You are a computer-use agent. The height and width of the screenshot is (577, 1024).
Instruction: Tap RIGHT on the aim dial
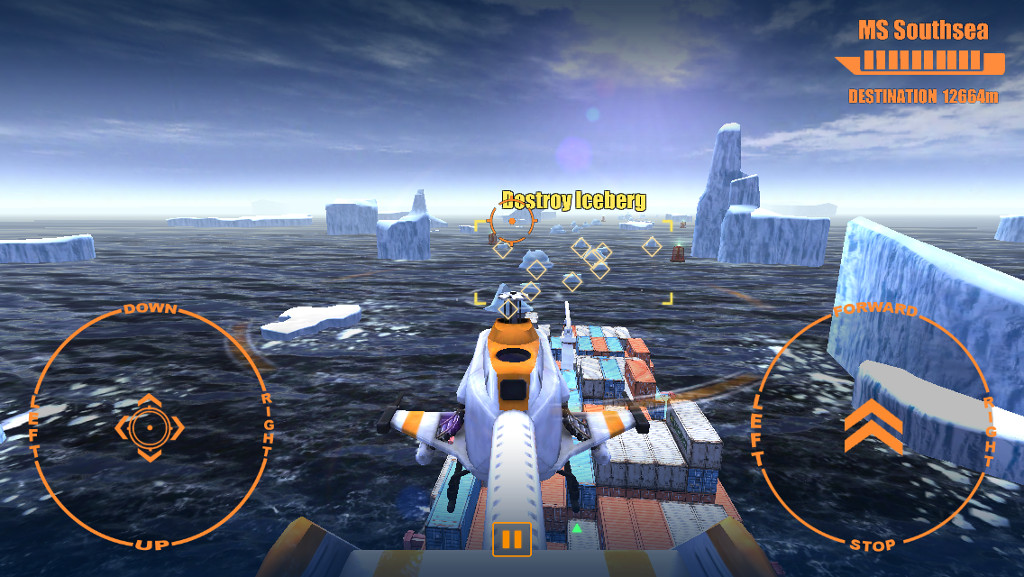pyautogui.click(x=267, y=426)
